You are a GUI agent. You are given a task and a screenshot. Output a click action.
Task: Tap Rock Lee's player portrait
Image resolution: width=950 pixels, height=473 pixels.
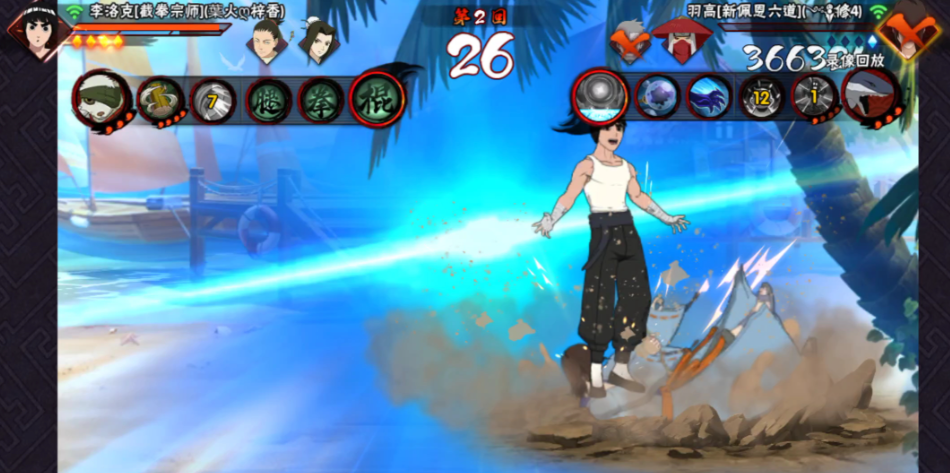tap(37, 31)
